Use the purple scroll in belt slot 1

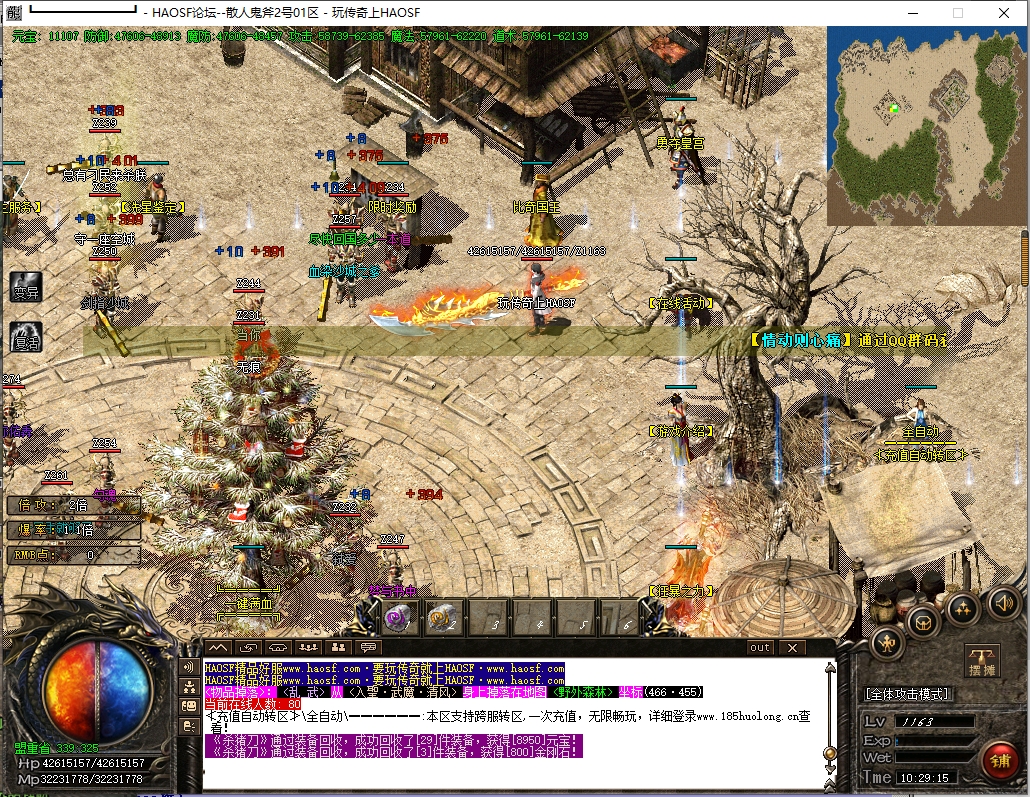(x=401, y=620)
